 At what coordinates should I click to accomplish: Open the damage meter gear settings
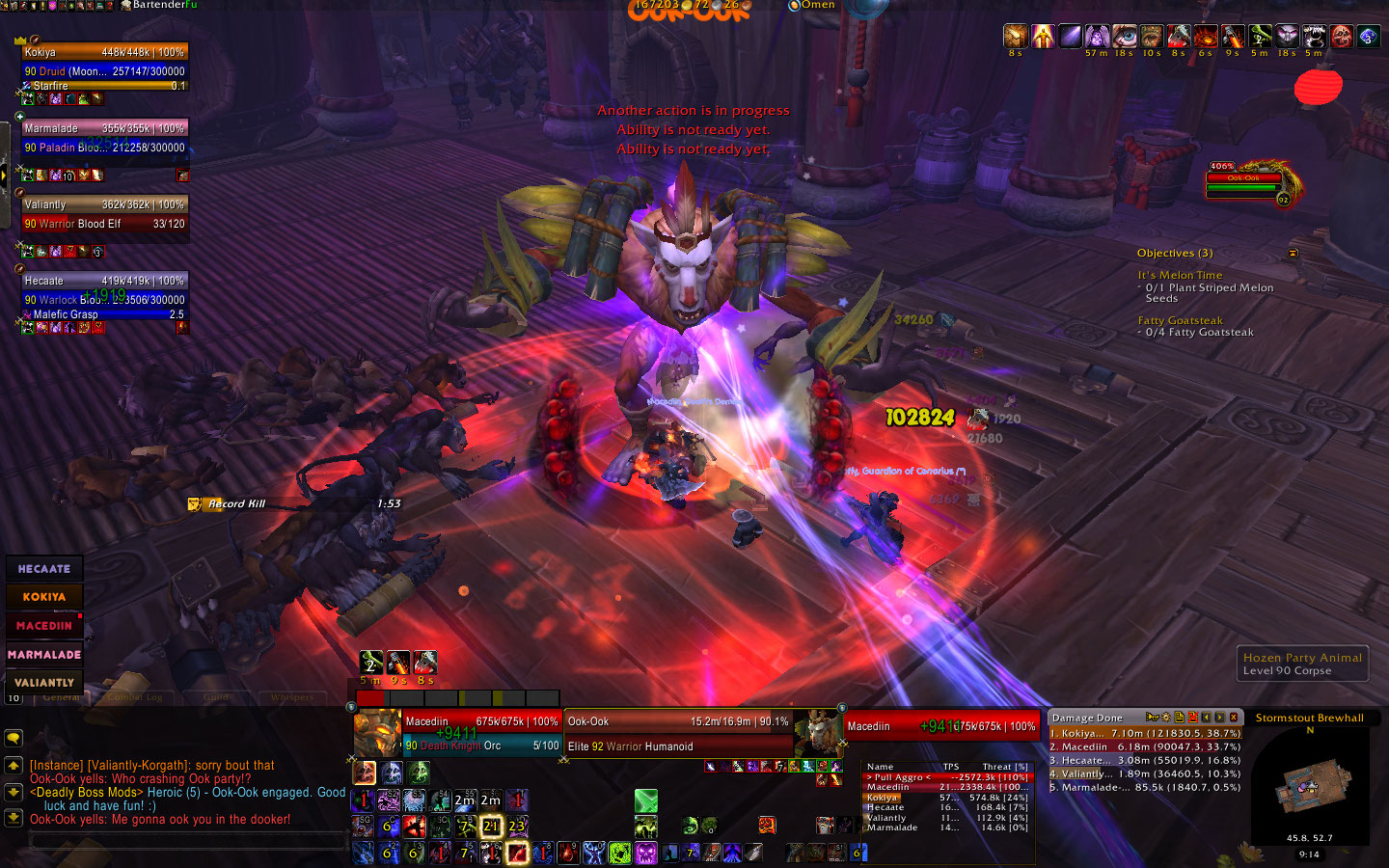pos(1165,718)
